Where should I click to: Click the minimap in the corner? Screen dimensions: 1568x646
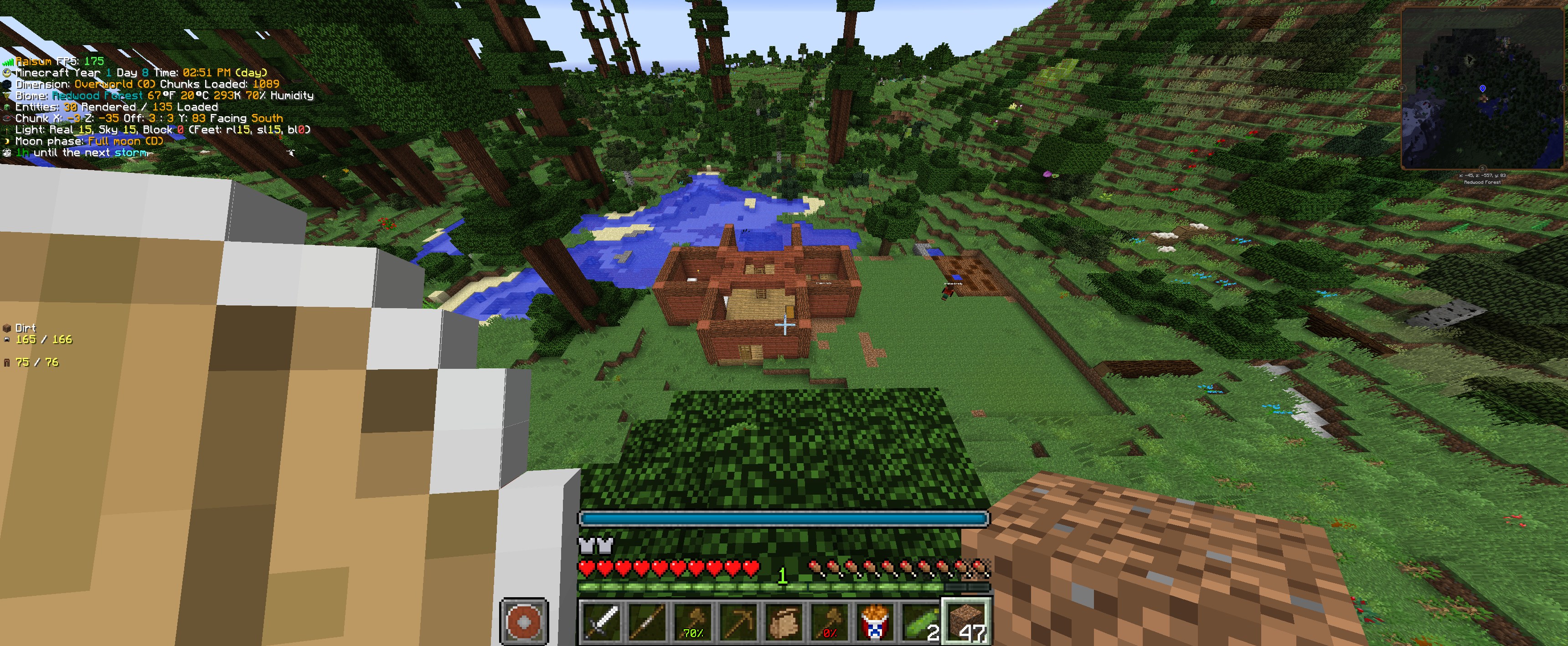tap(1483, 88)
